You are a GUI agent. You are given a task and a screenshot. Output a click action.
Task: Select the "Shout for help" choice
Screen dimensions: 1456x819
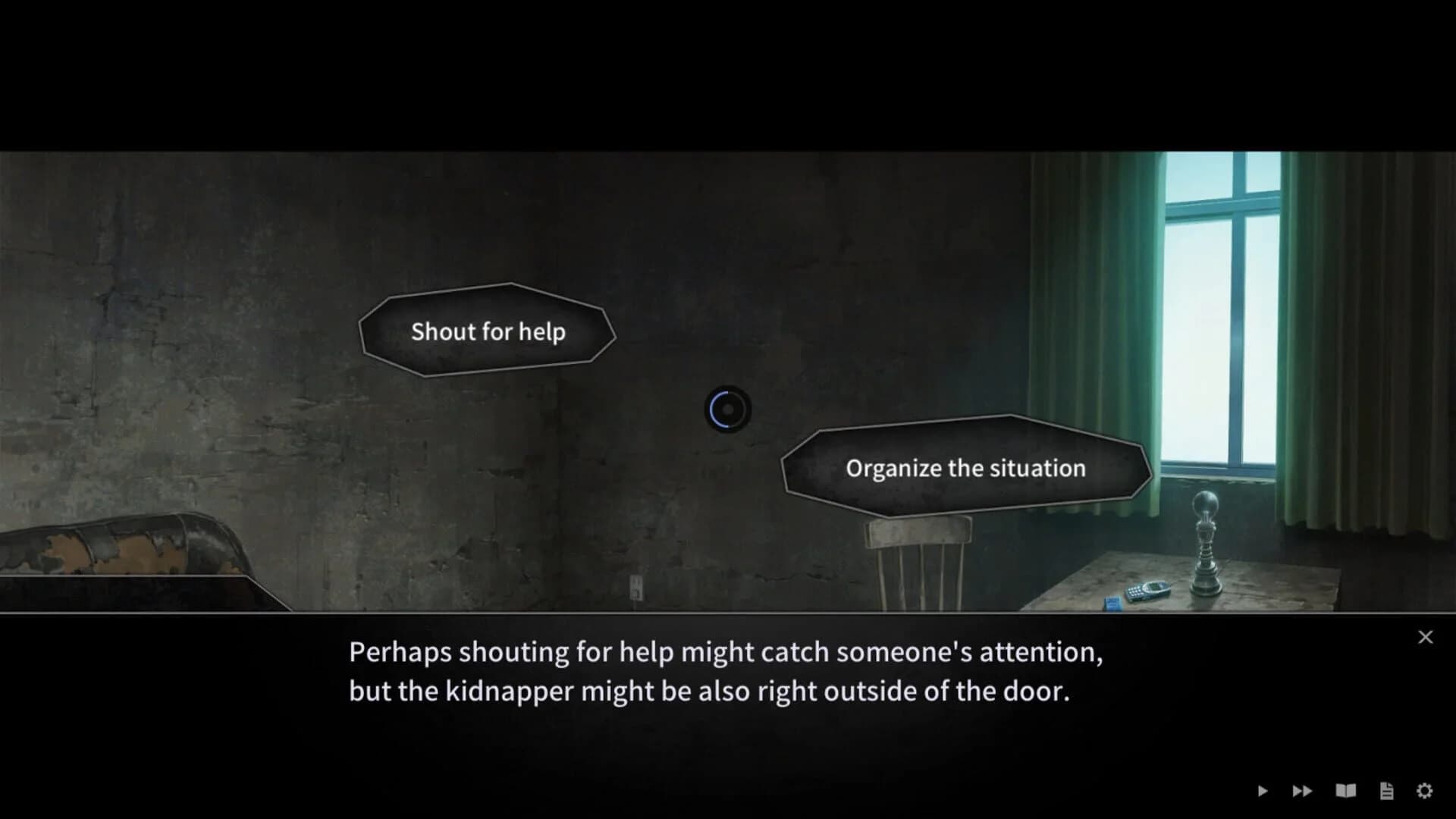point(488,331)
